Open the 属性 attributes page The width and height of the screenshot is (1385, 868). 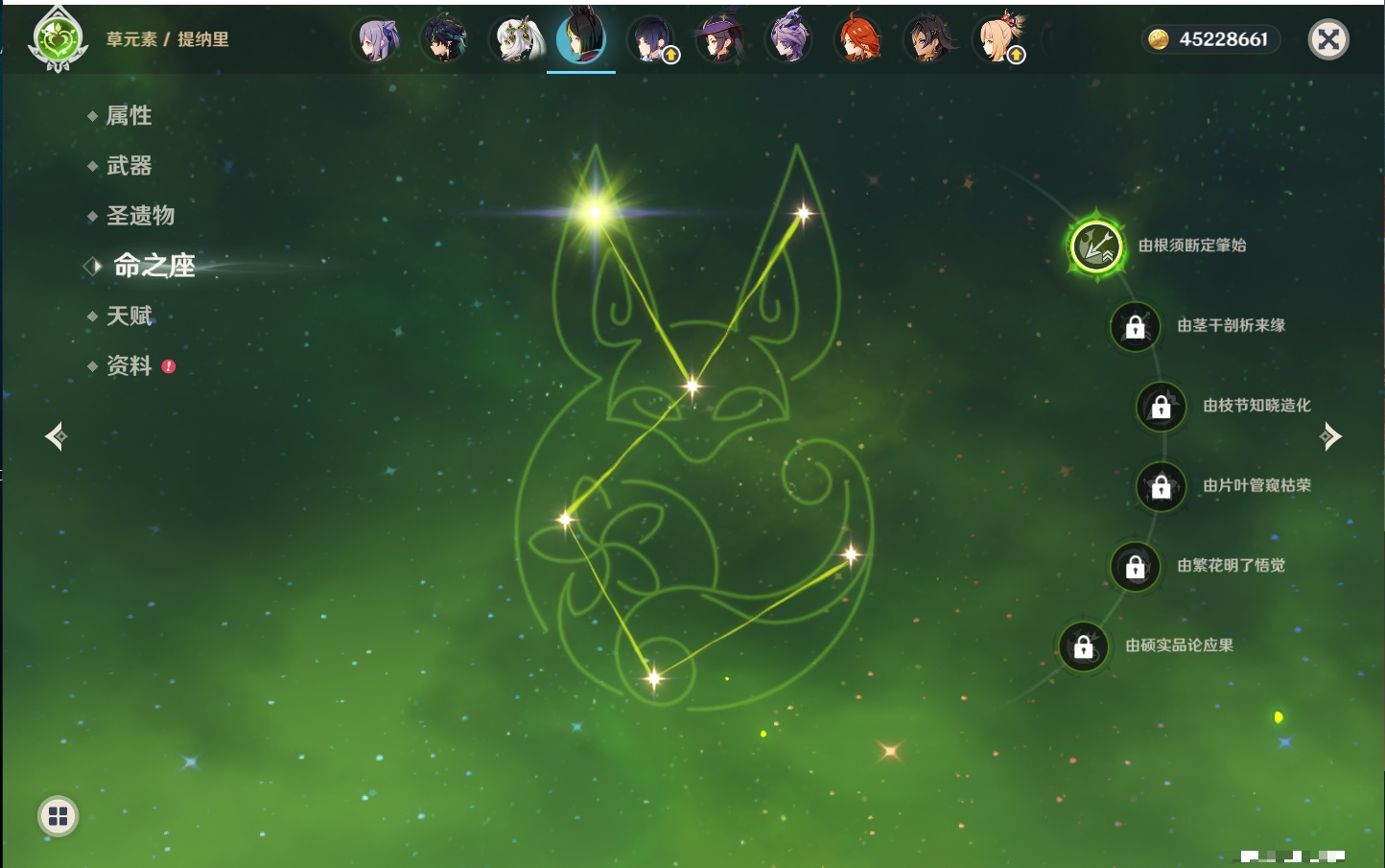(129, 116)
